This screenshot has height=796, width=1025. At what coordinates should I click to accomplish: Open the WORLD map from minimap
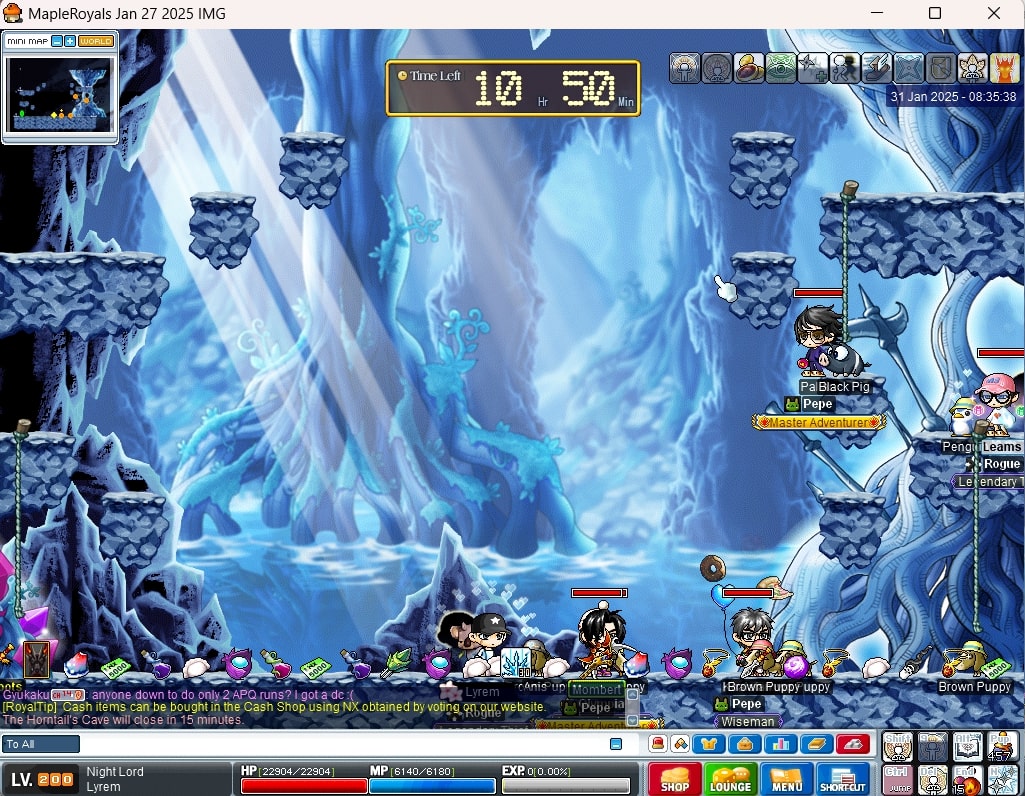click(96, 41)
